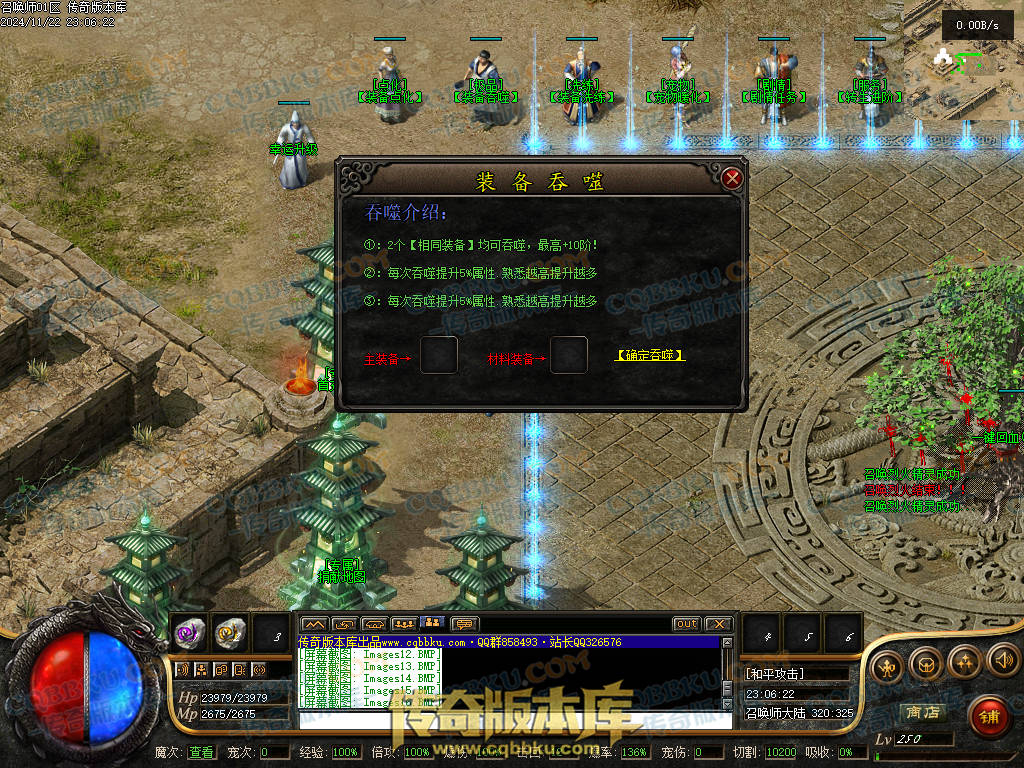Confirm with the 确定吞噬 button
This screenshot has width=1024, height=768.
point(651,356)
